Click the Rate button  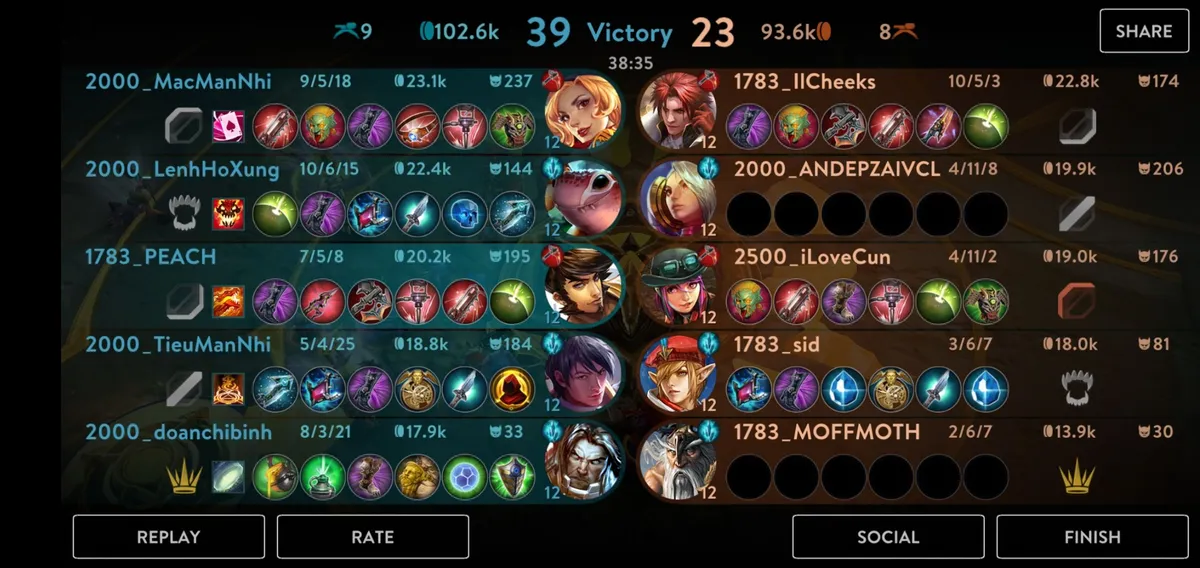click(x=372, y=537)
